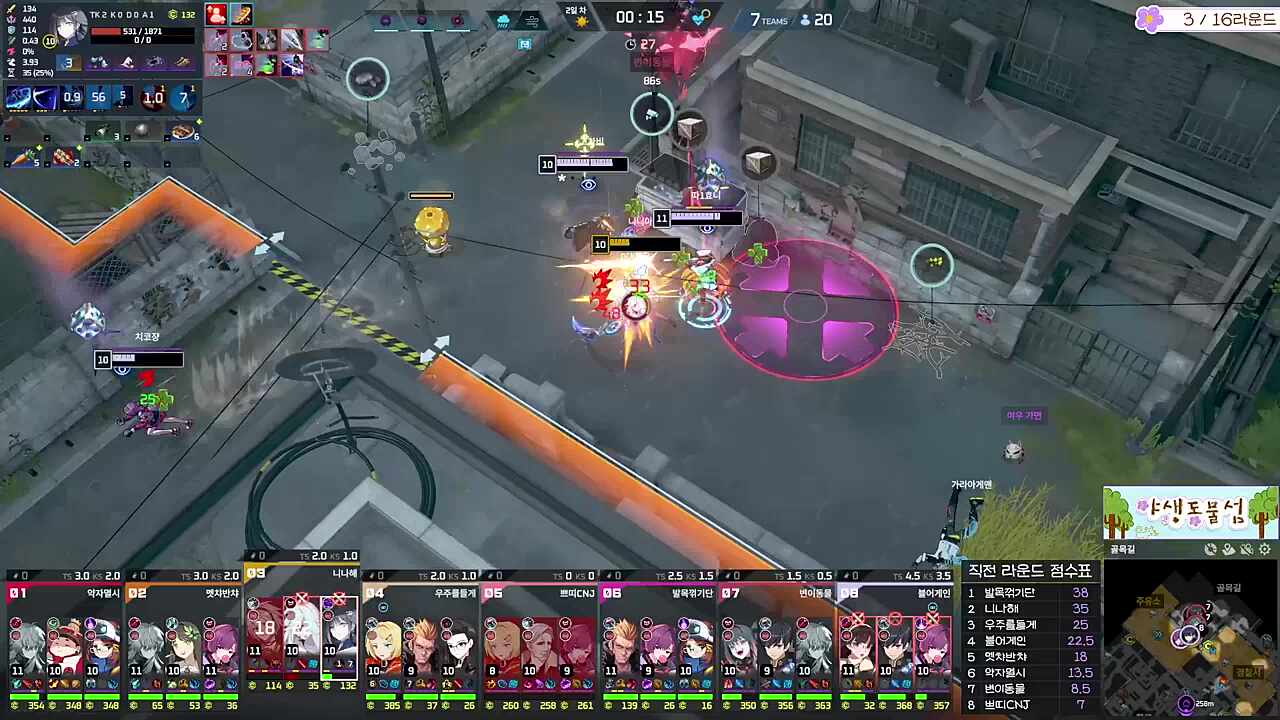Image resolution: width=1280 pixels, height=720 pixels.
Task: Expand the 직전 라운드 점수표 scoreboard
Action: [x=1028, y=571]
